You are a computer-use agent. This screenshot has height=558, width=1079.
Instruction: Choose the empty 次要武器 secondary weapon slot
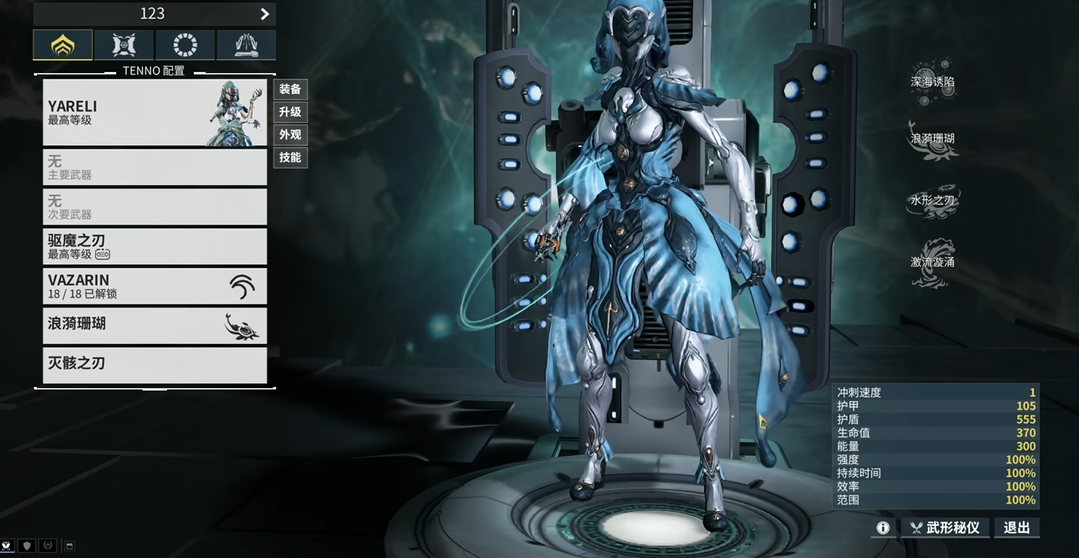[155, 207]
